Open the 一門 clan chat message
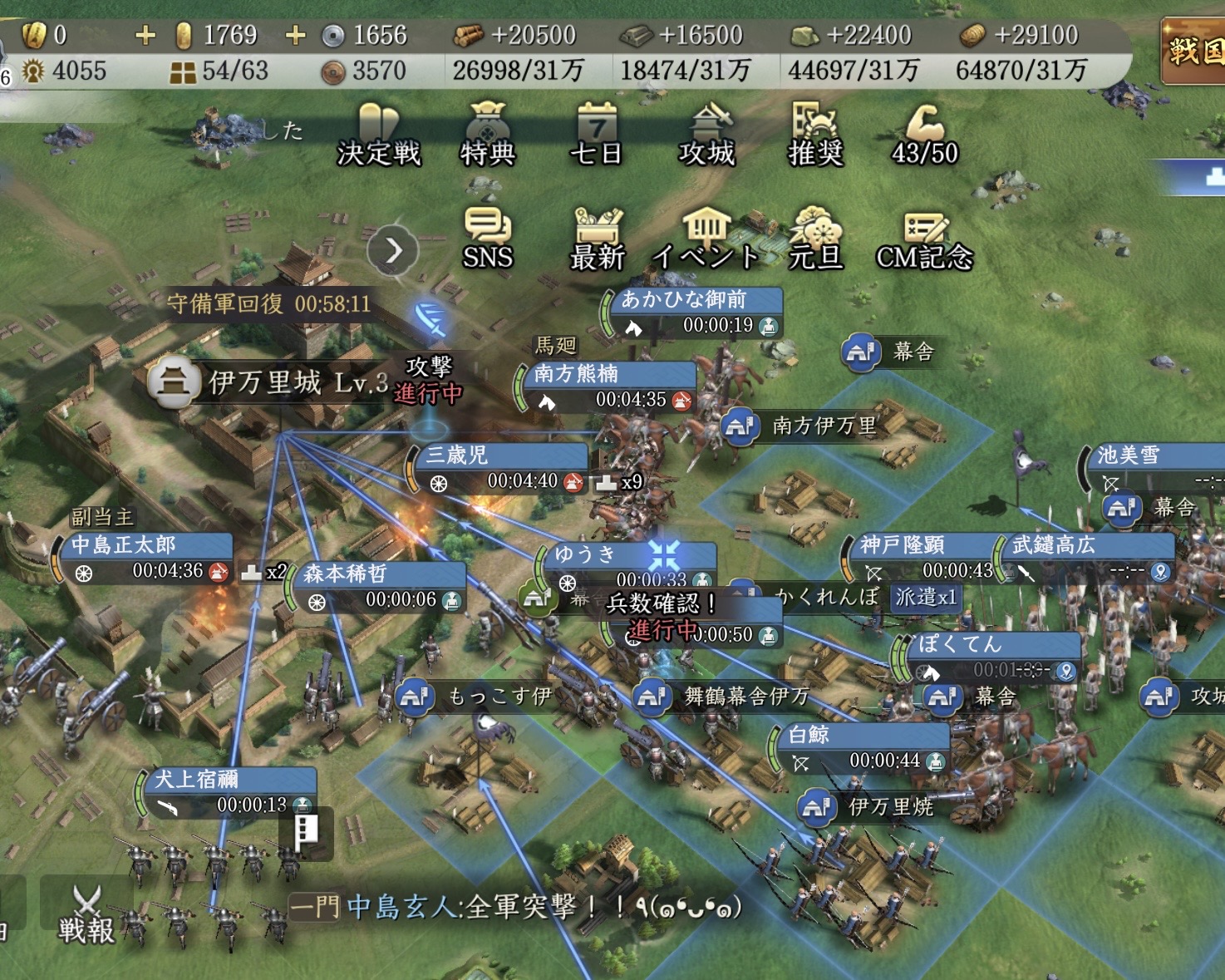This screenshot has width=1225, height=980. (515, 906)
